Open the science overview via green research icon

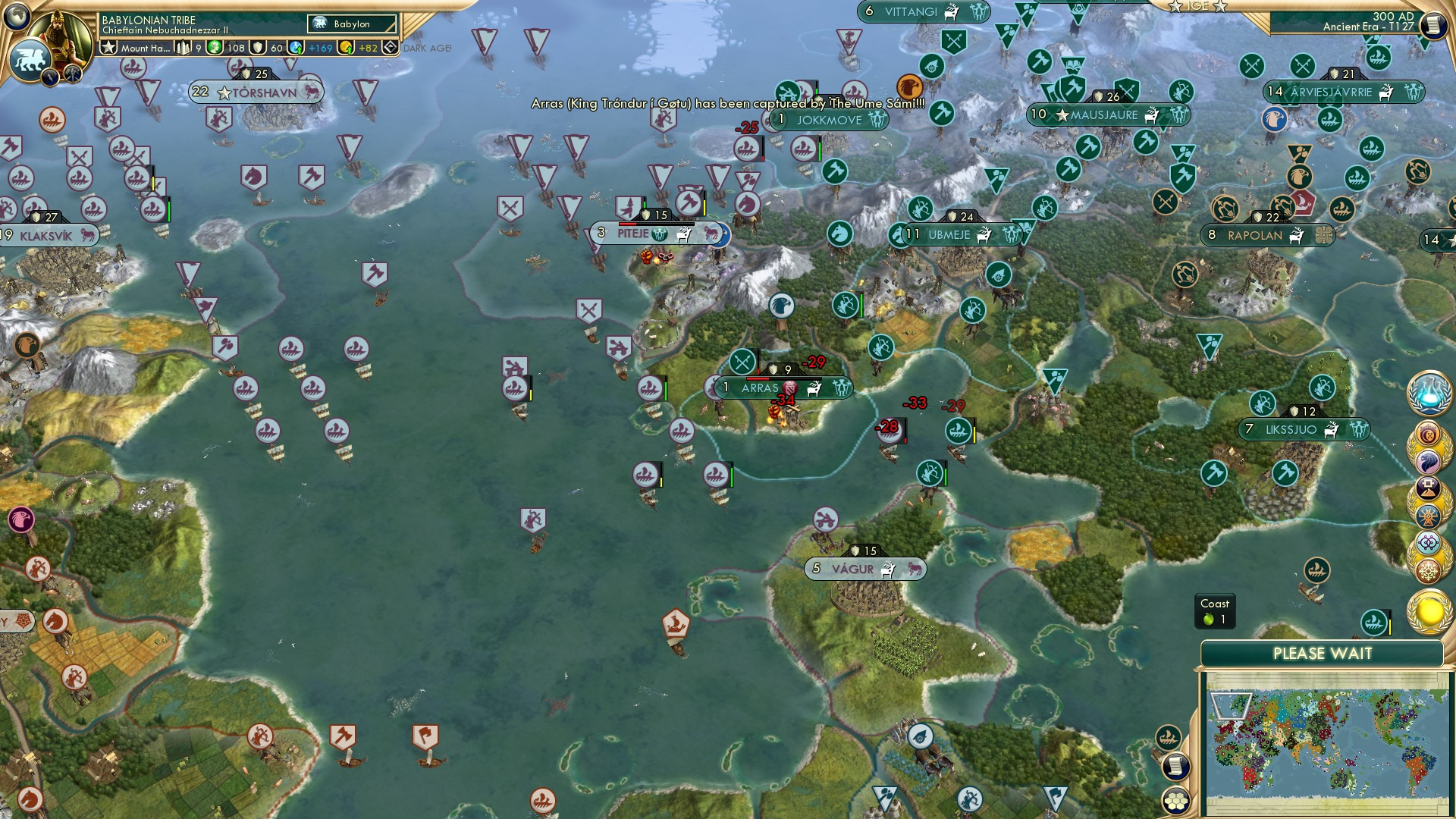coord(215,47)
